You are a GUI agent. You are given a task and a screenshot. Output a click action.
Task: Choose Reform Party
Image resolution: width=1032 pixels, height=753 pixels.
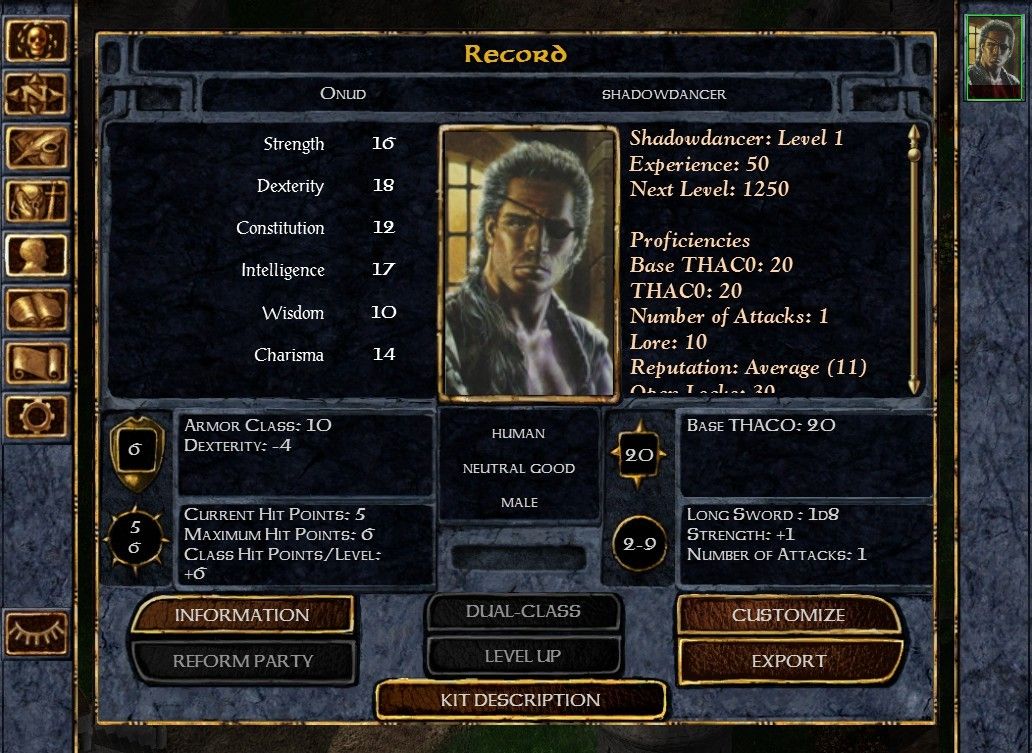tap(243, 661)
